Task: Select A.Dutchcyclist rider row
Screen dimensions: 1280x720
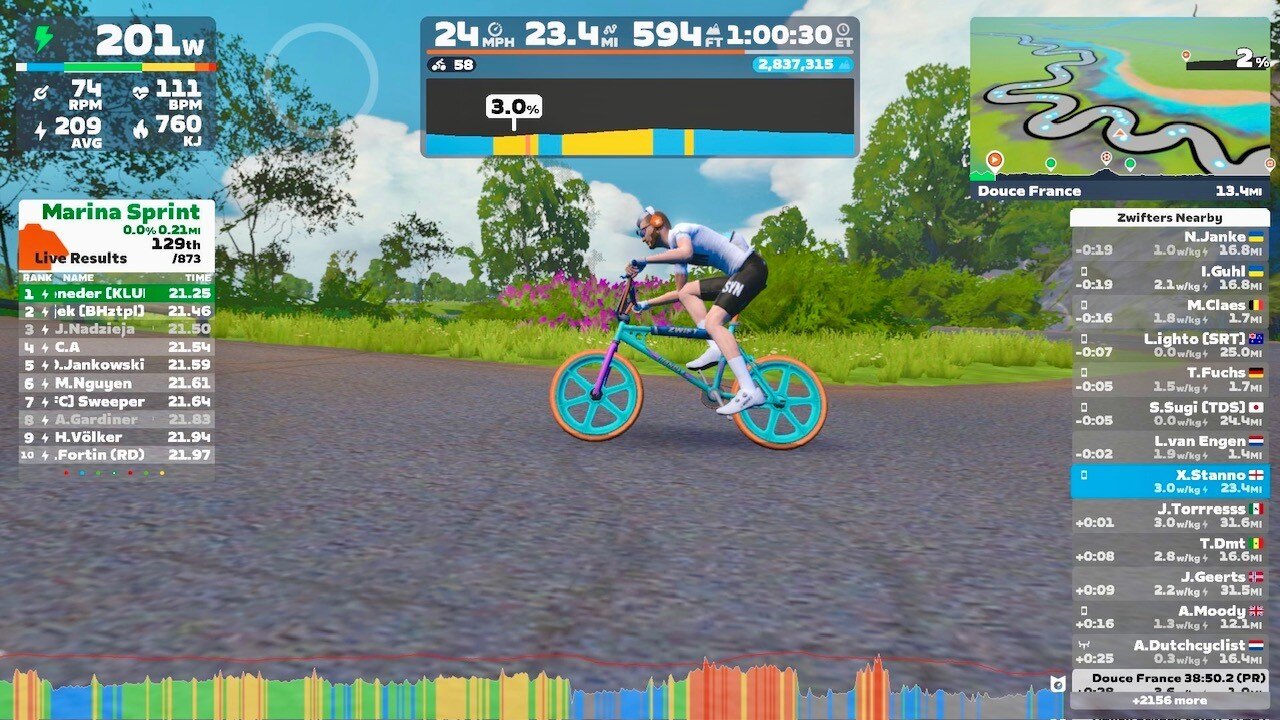Action: click(1169, 652)
